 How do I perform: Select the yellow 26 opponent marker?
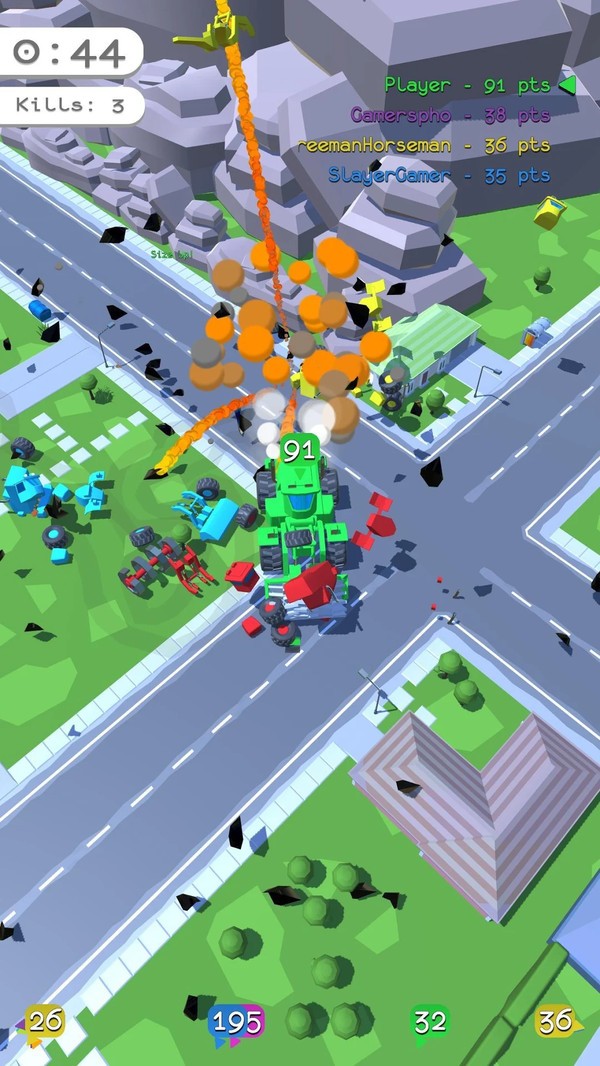coord(45,1021)
